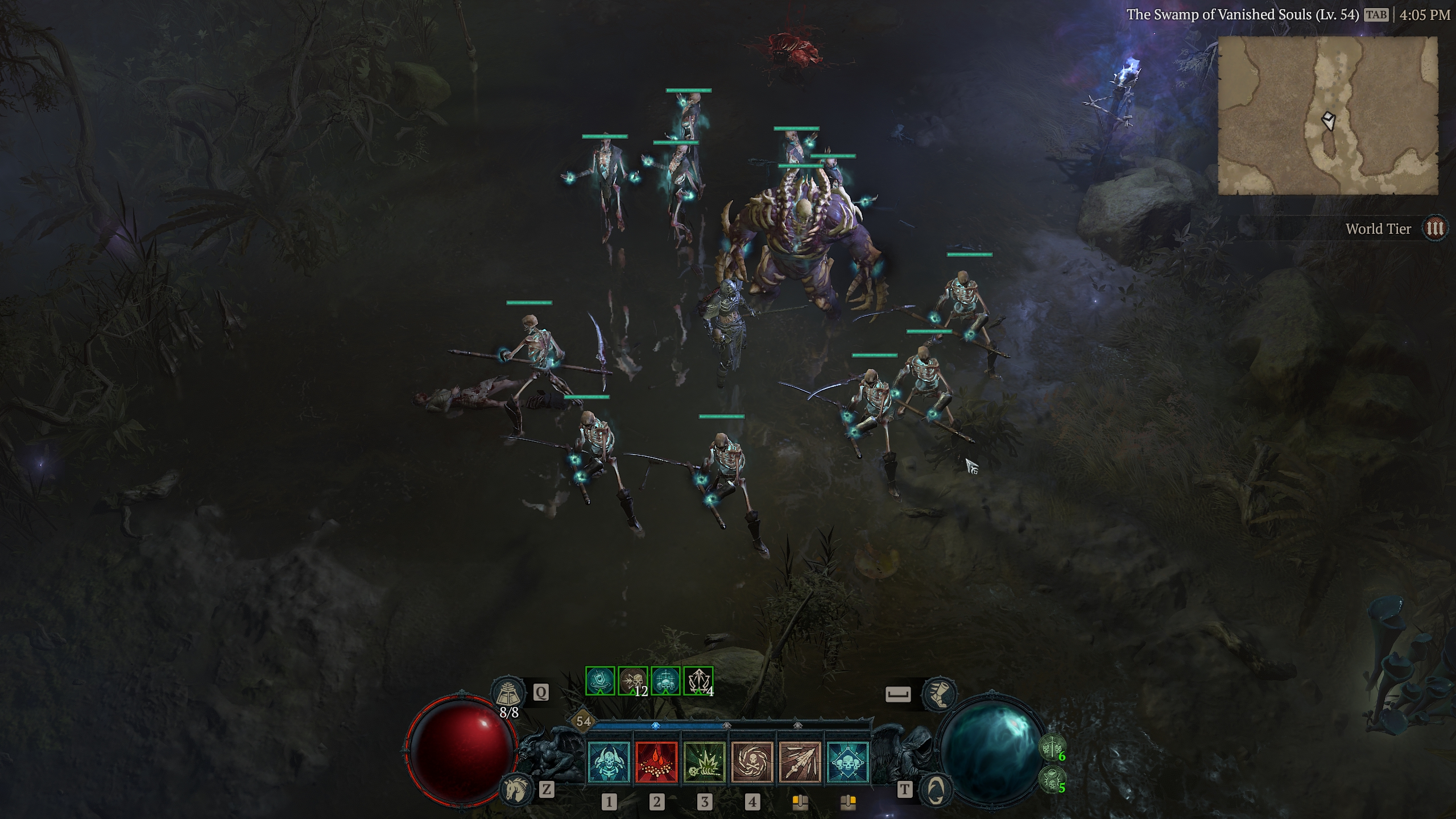Inspect the banner buff icon
The height and width of the screenshot is (819, 1456).
pyautogui.click(x=600, y=681)
